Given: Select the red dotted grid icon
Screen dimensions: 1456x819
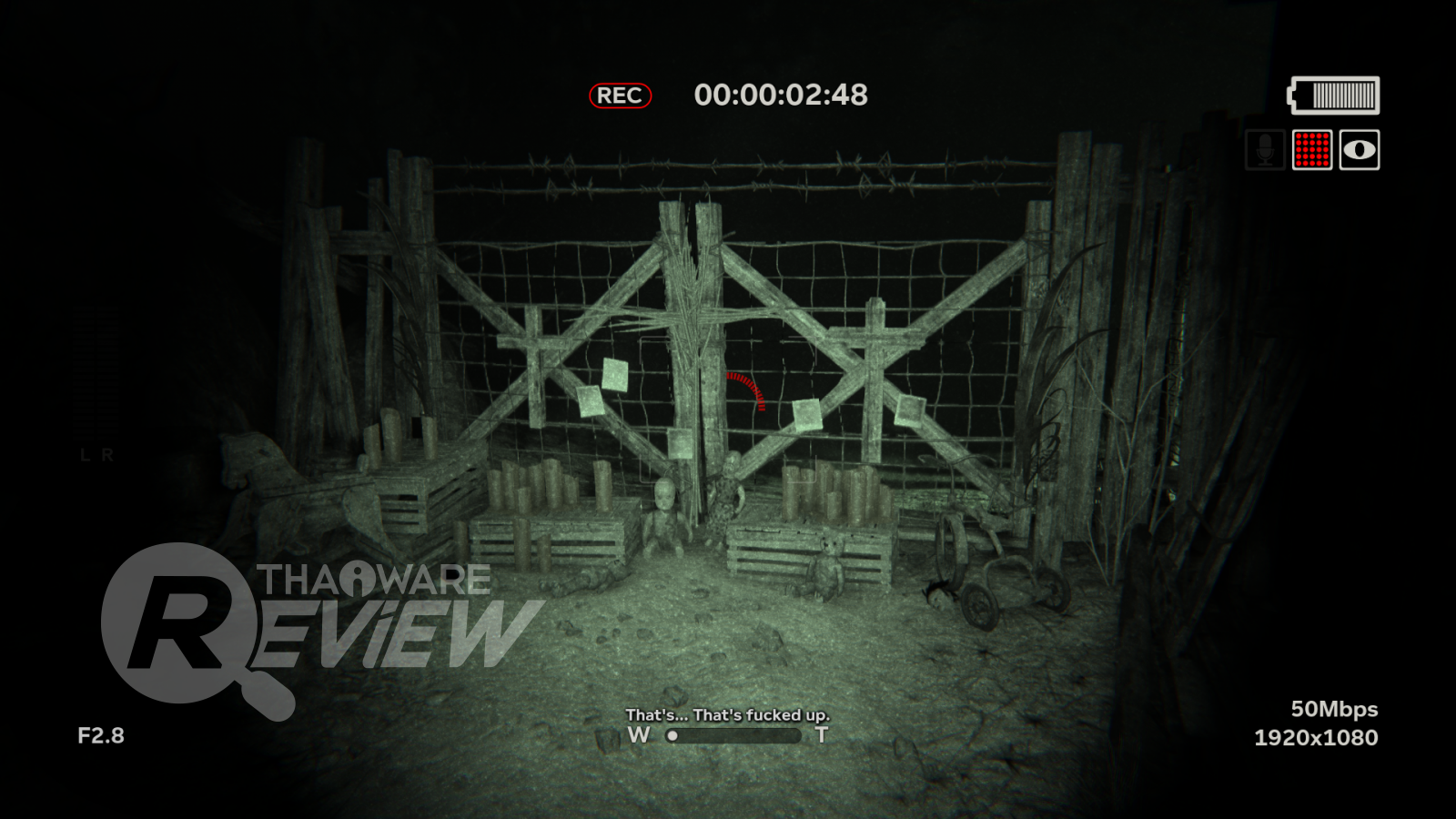Looking at the screenshot, I should coord(1311,150).
